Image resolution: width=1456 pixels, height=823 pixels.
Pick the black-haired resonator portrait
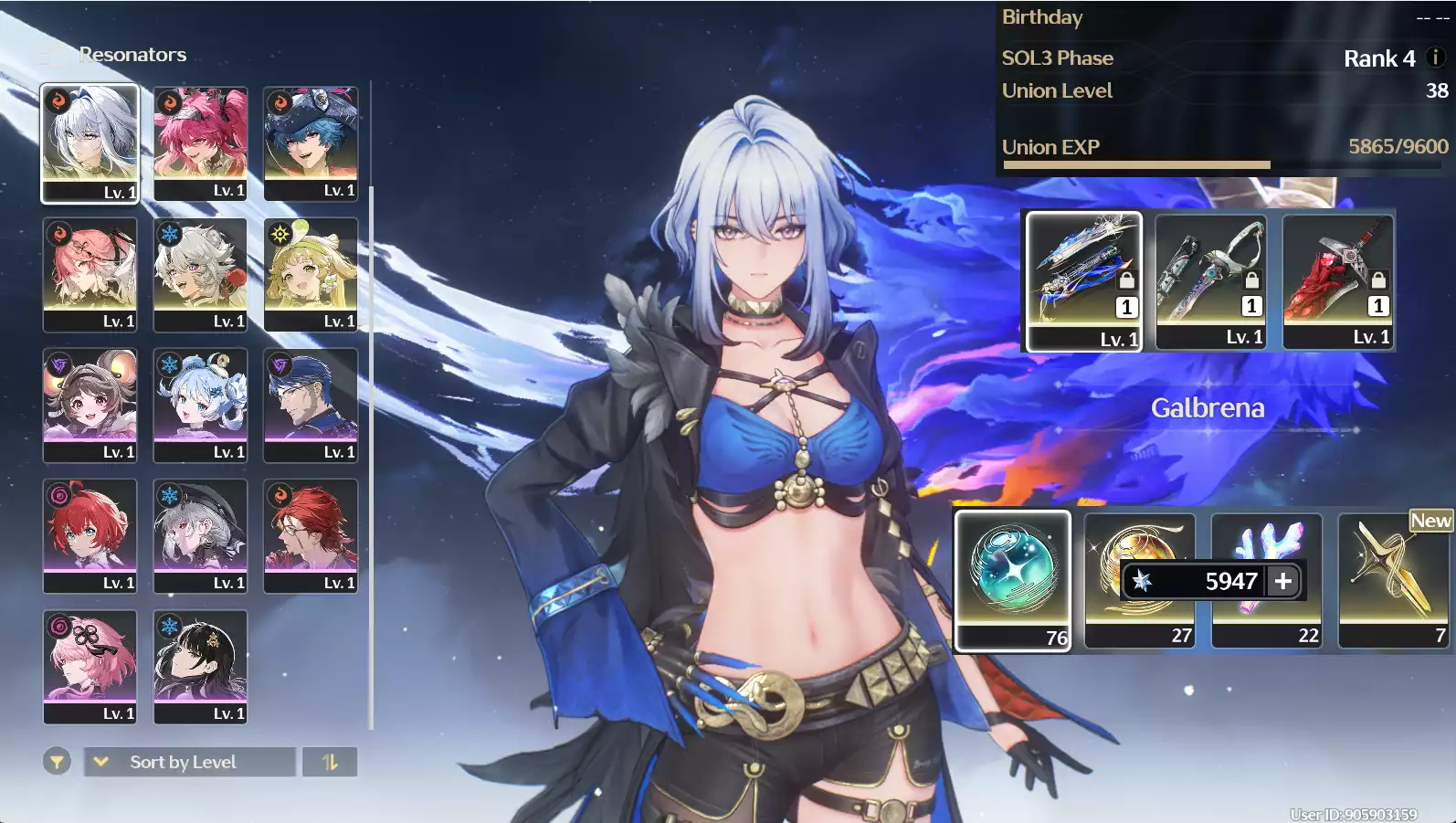click(200, 665)
